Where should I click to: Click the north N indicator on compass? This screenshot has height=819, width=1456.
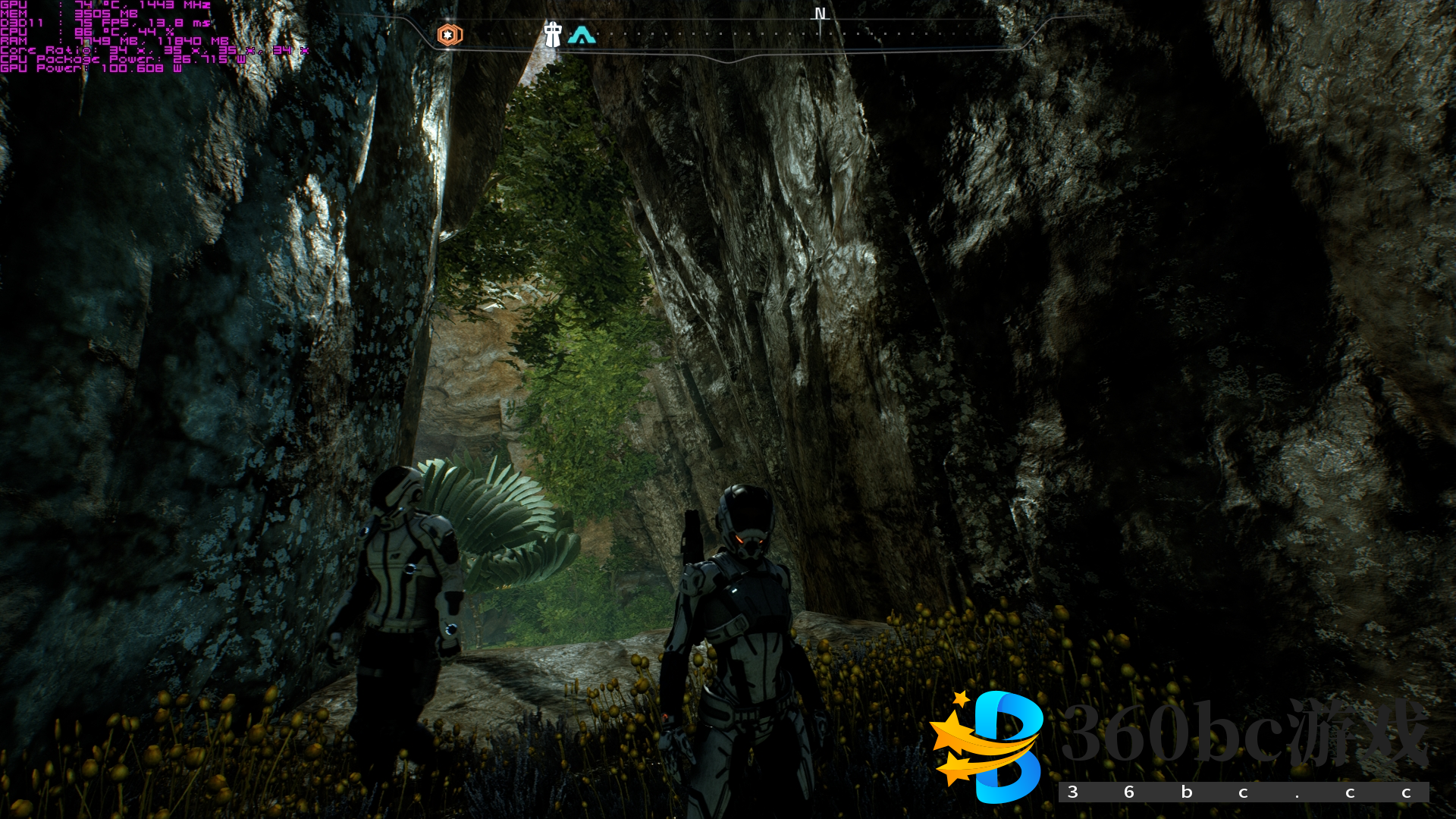pos(820,14)
